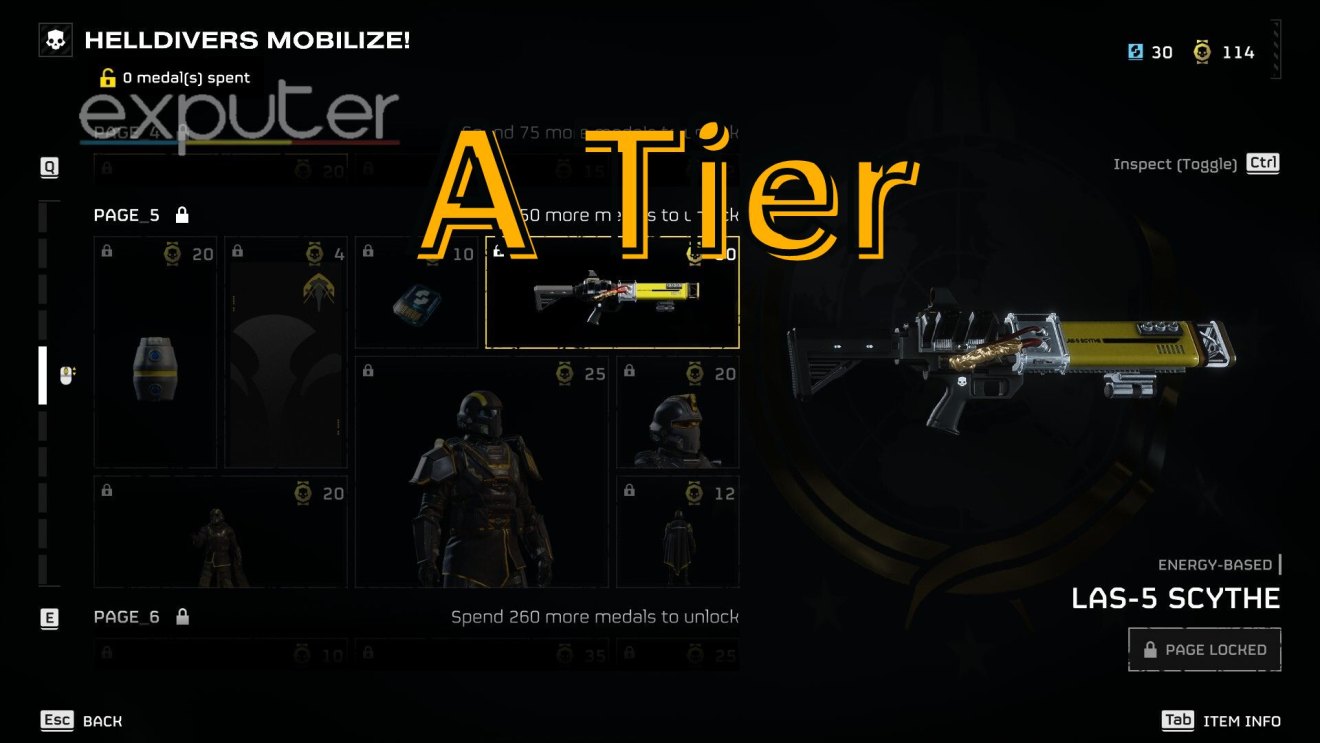Click the Helldivers skull emblem in the header

pyautogui.click(x=55, y=40)
